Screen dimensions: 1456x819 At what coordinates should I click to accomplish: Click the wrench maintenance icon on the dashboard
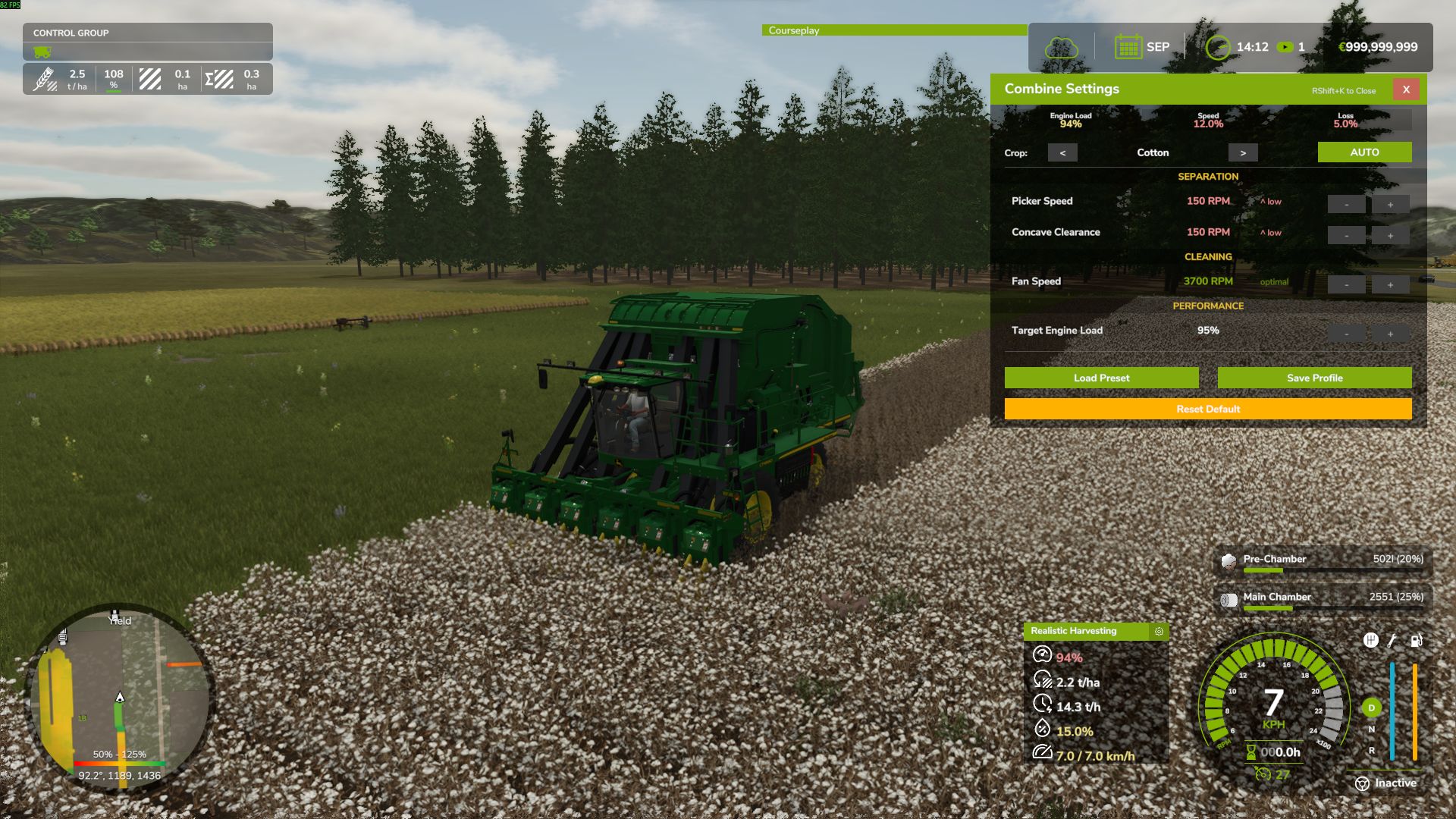pos(1391,641)
